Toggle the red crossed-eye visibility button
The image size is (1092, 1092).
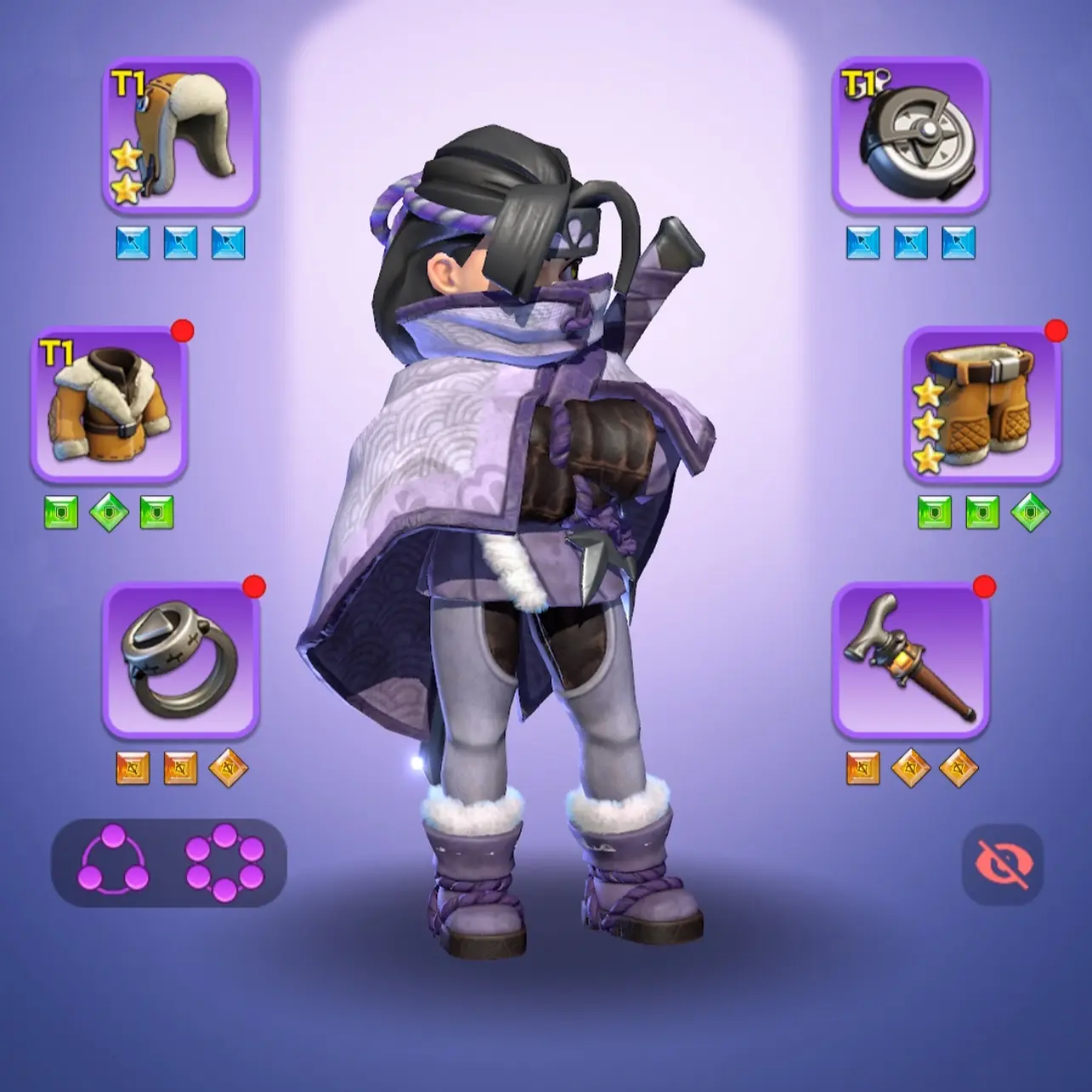(x=1003, y=864)
